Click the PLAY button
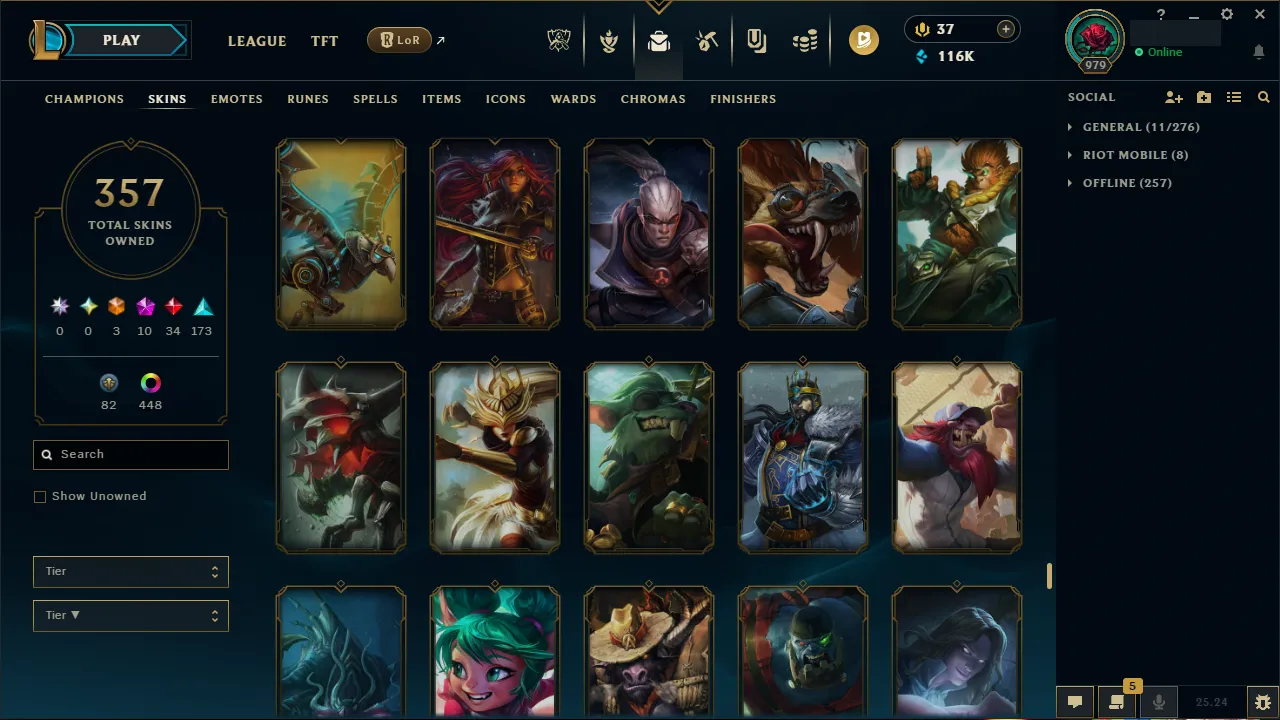Viewport: 1280px width, 720px height. tap(121, 40)
